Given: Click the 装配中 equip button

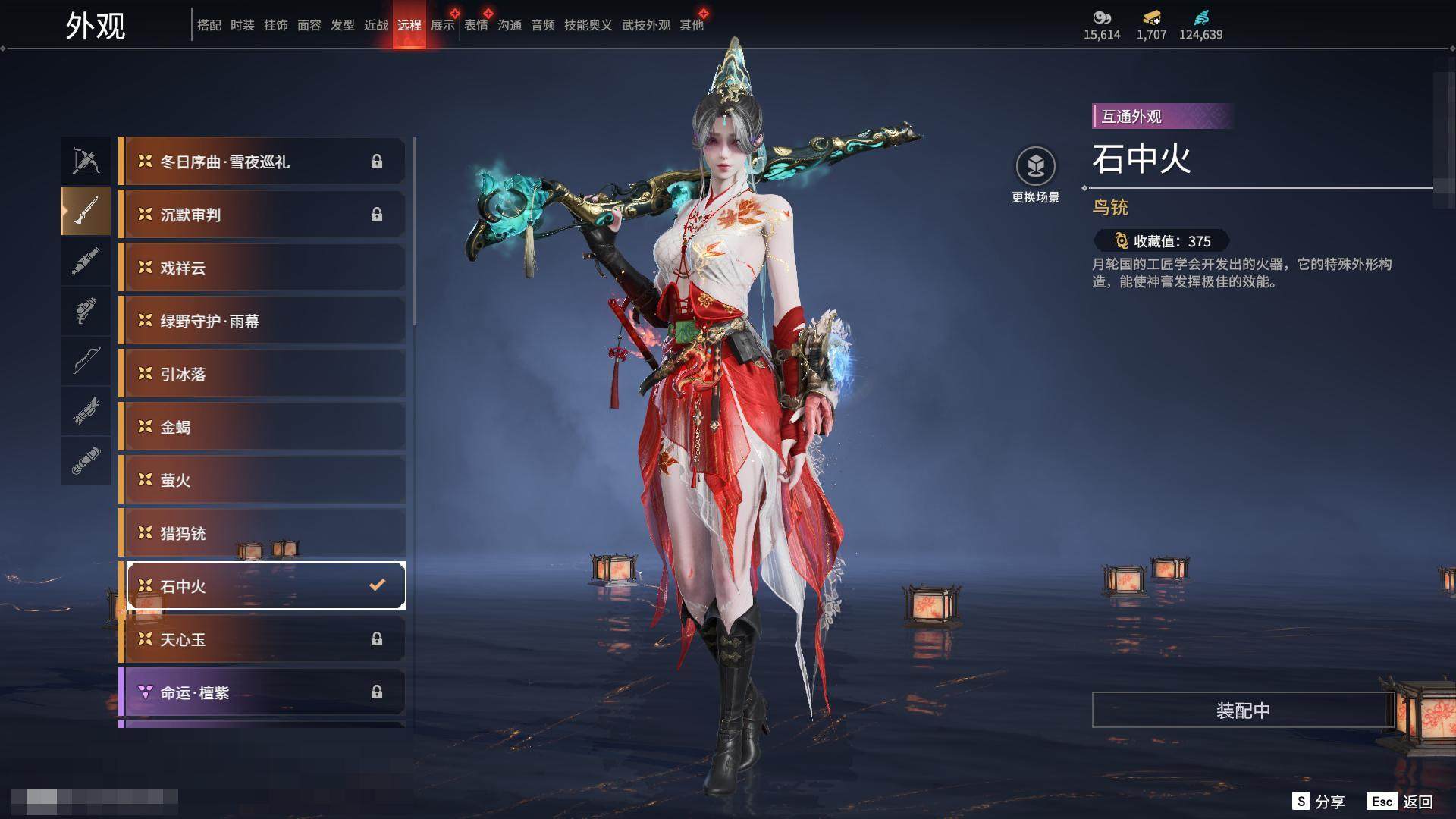Looking at the screenshot, I should (x=1243, y=711).
